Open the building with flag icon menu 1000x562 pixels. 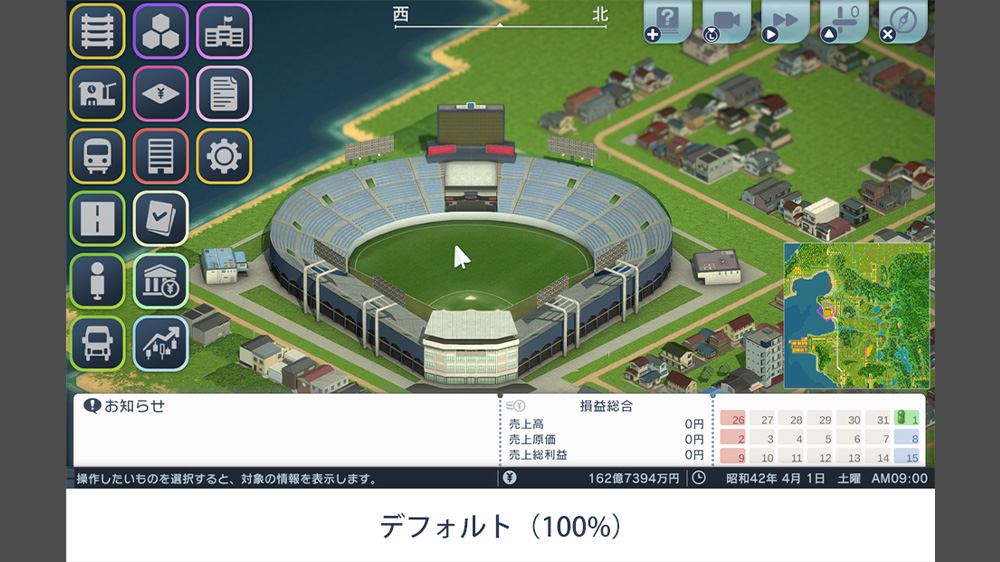point(224,32)
